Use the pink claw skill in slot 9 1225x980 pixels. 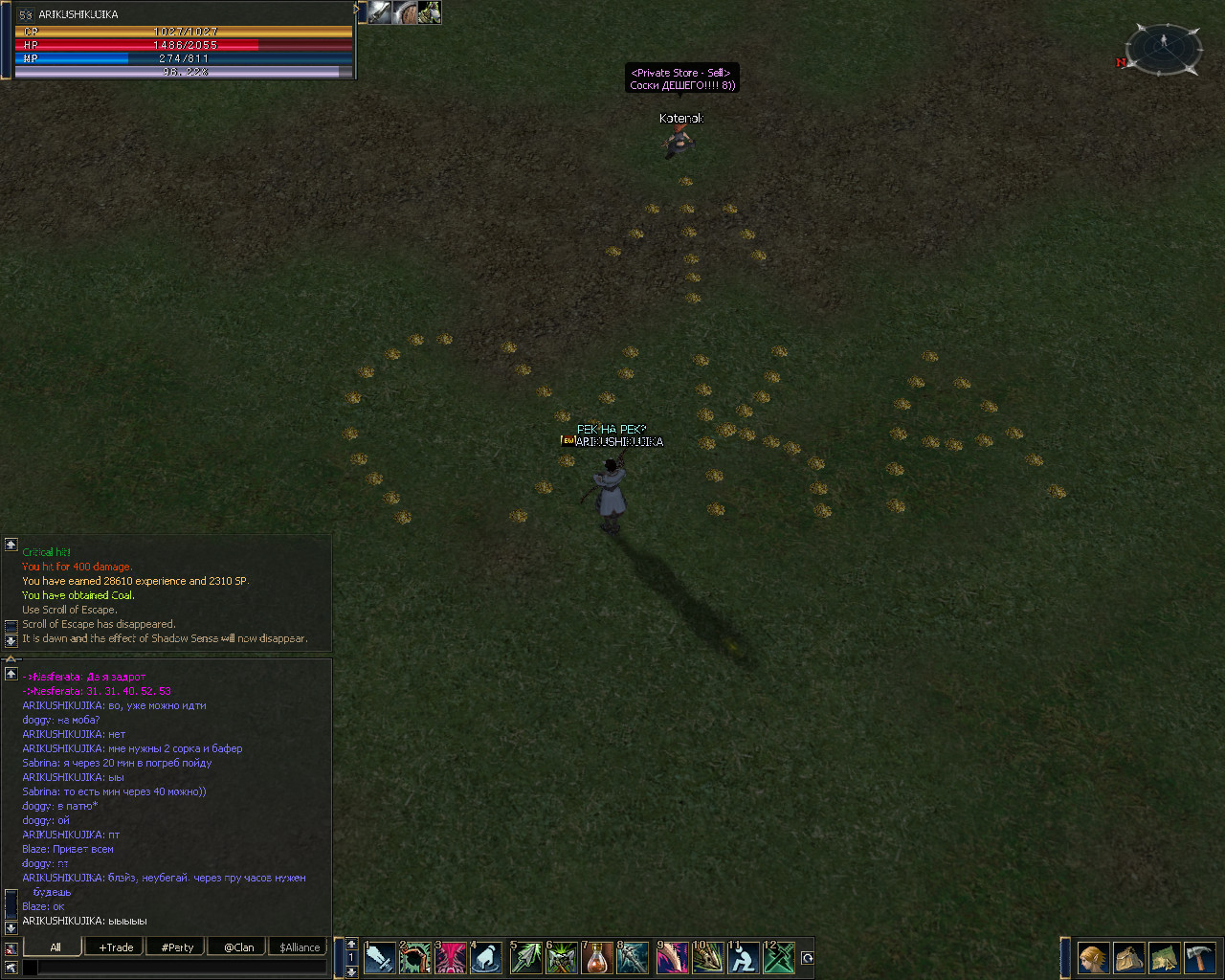pyautogui.click(x=672, y=958)
